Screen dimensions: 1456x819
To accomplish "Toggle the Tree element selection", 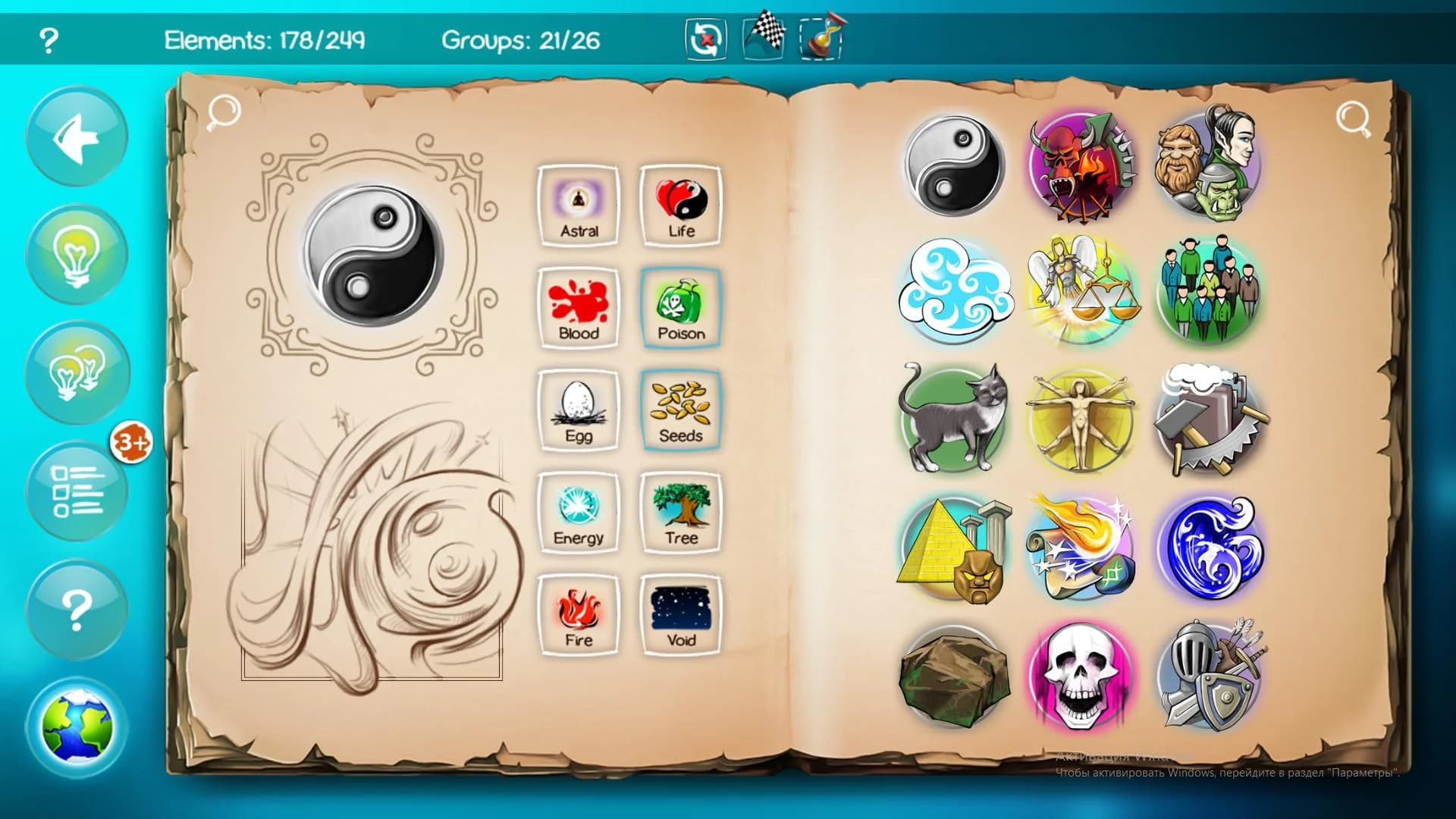I will 680,512.
